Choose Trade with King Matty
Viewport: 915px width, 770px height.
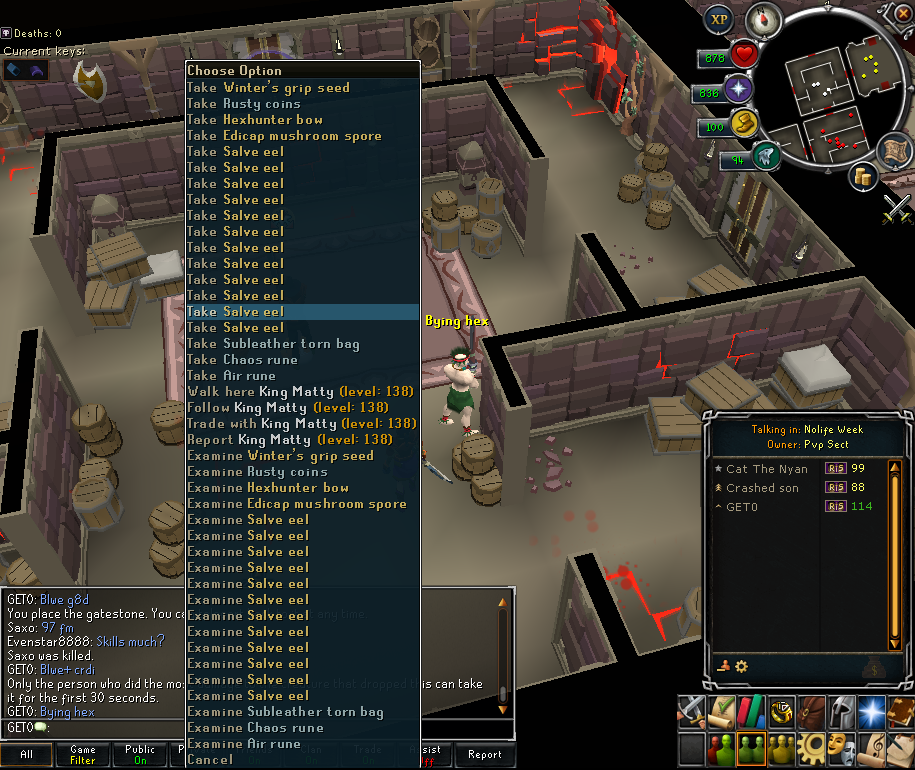tap(301, 424)
